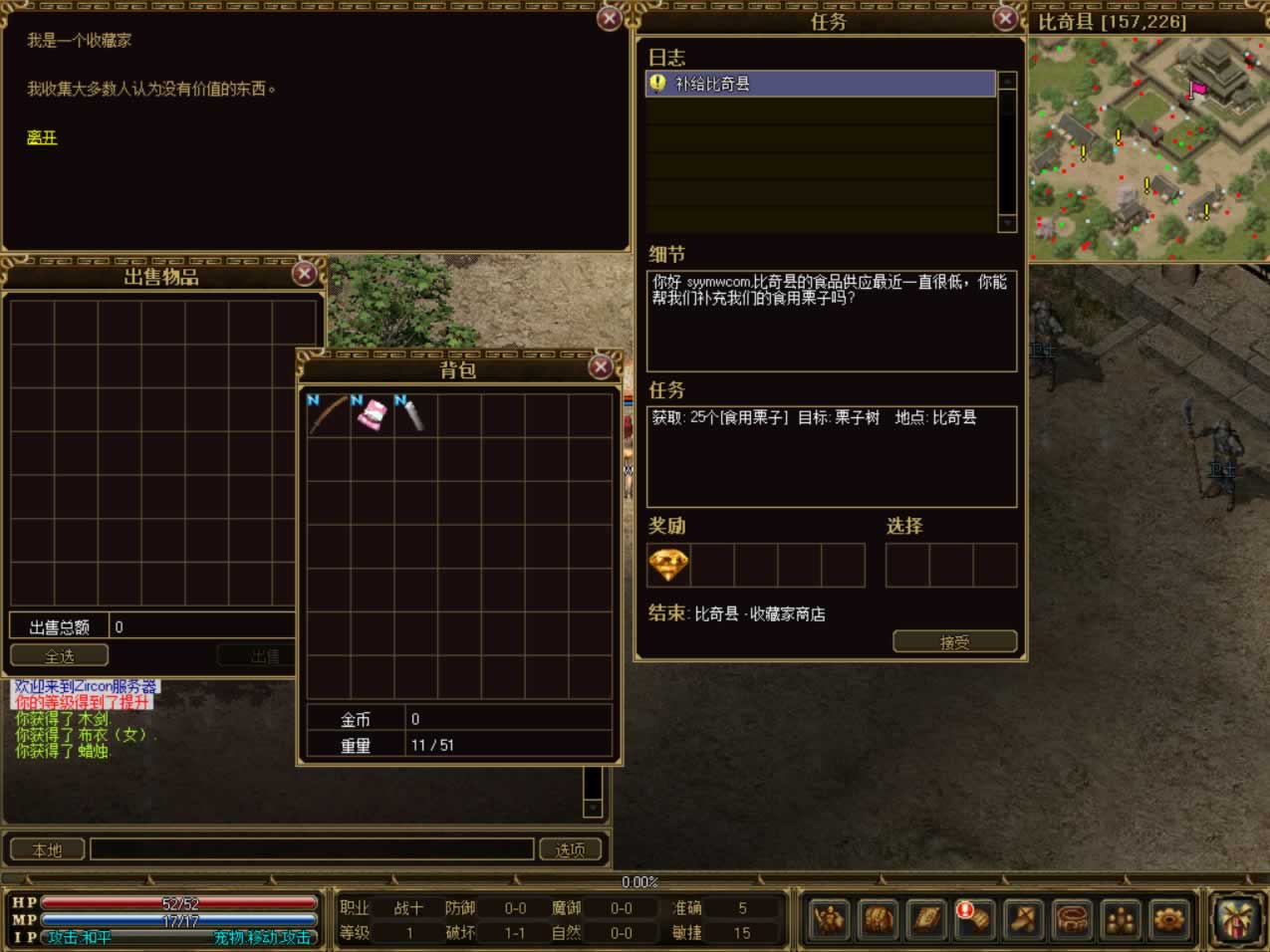Screen dimensions: 1270x952
Task: Click the 离开 (Leave) dialogue option
Action: click(42, 137)
